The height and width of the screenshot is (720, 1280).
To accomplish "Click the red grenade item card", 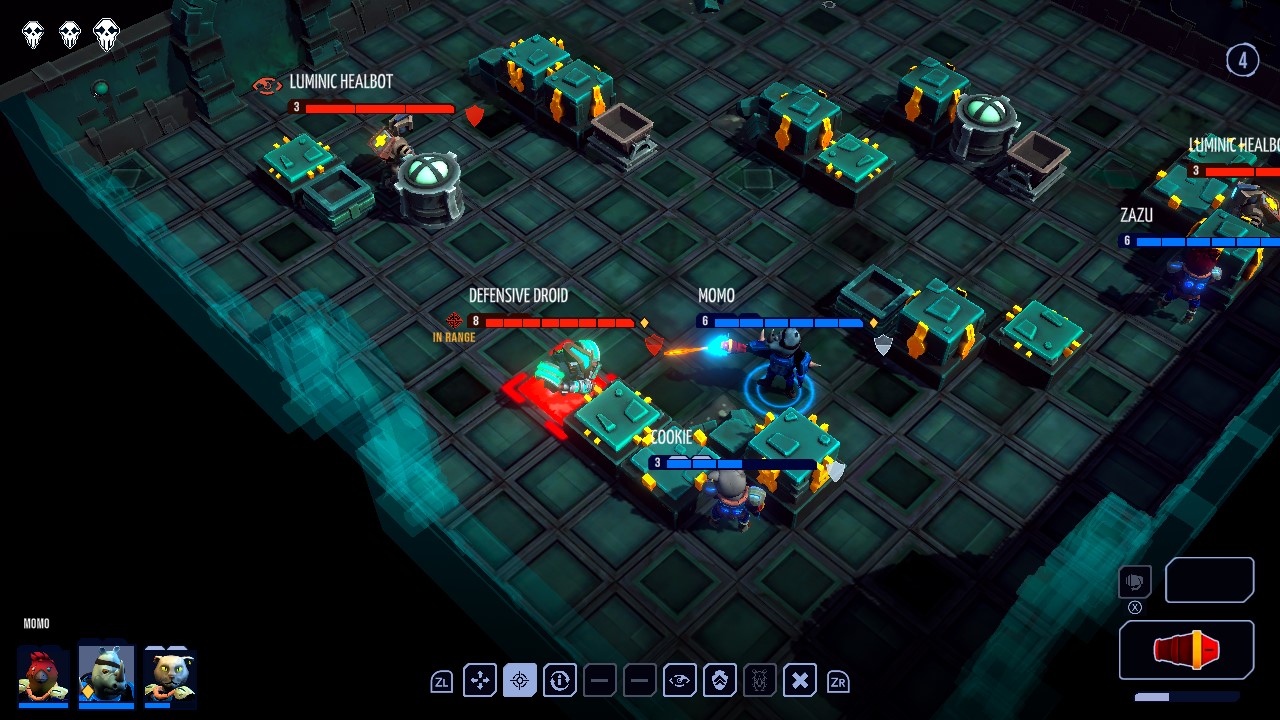I will 1186,649.
